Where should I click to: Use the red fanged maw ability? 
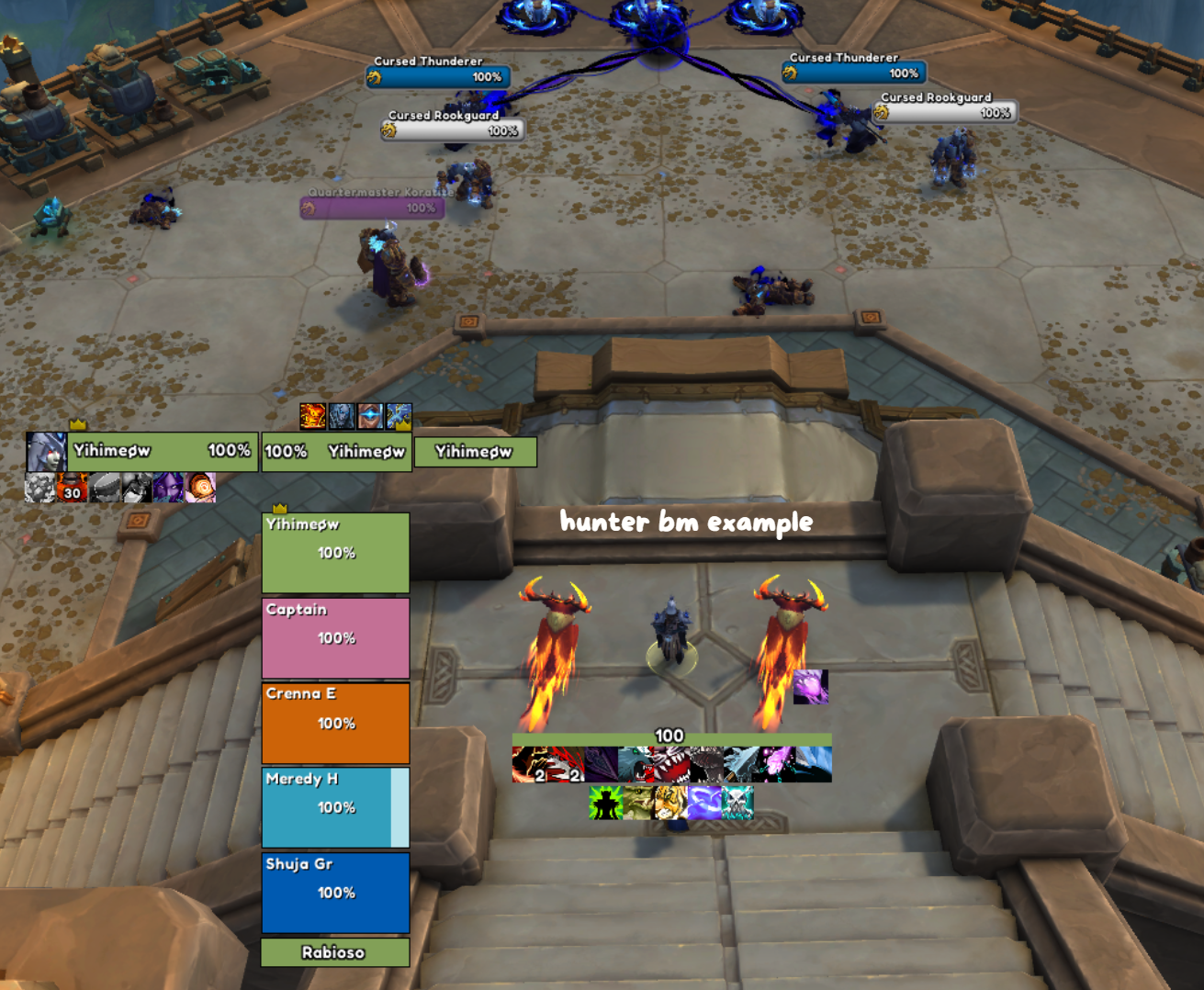tap(670, 764)
